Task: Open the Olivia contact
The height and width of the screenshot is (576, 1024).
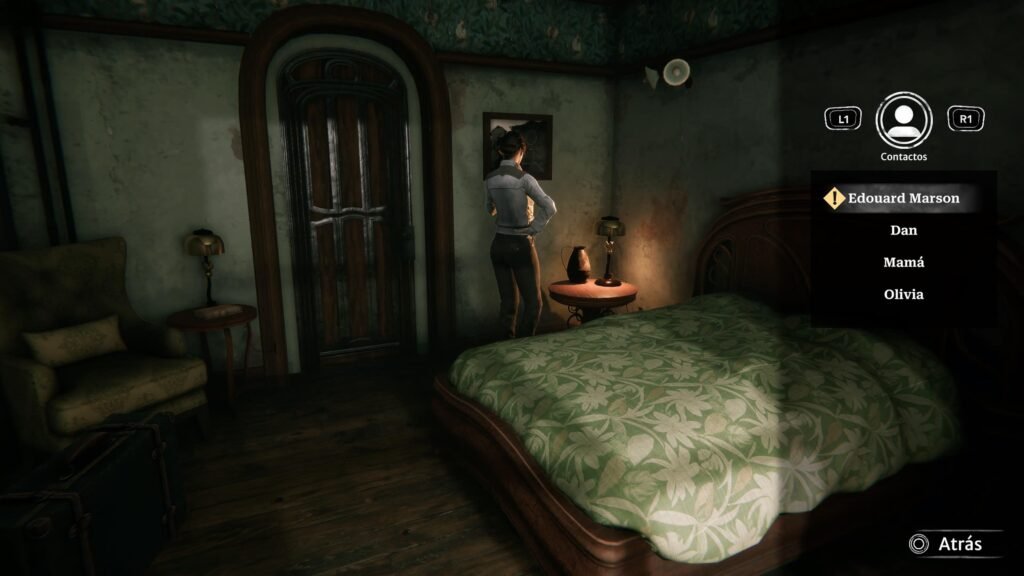Action: pos(903,294)
